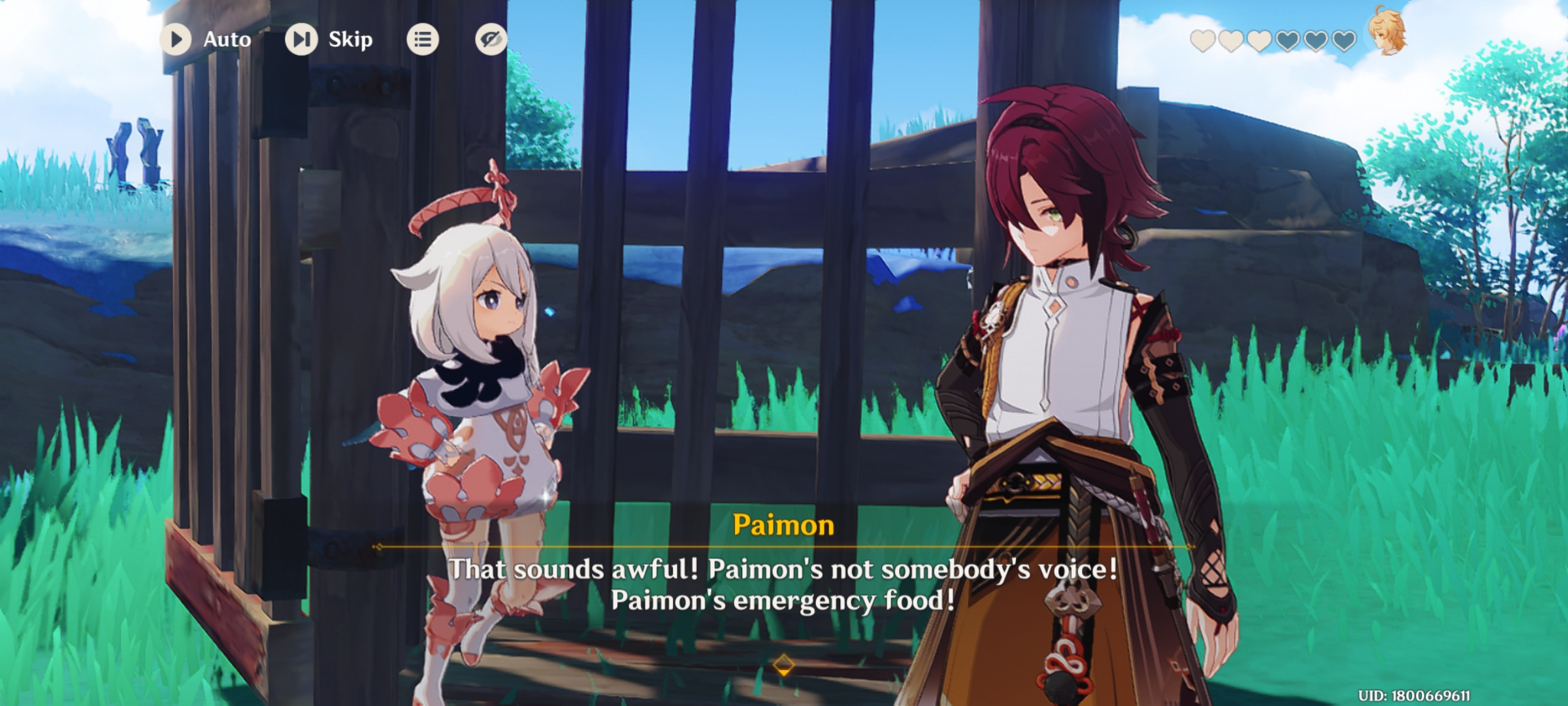Select the first filled heart icon

1203,42
